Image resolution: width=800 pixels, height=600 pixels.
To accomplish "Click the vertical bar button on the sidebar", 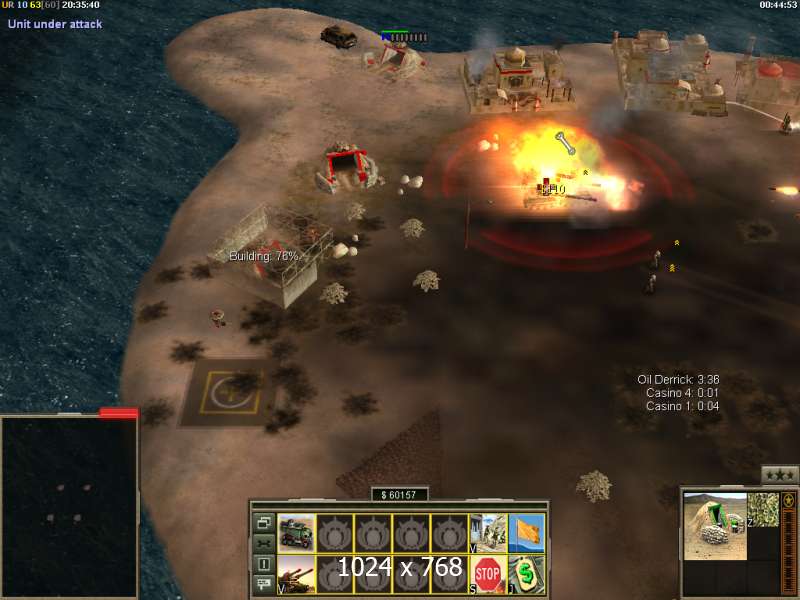I will 263,564.
